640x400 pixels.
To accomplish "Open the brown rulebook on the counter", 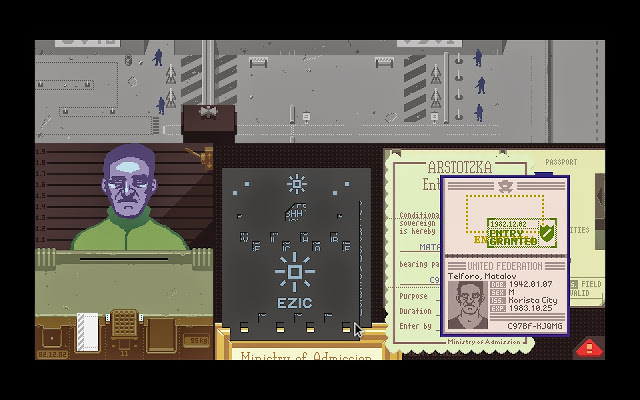I will [x=162, y=333].
